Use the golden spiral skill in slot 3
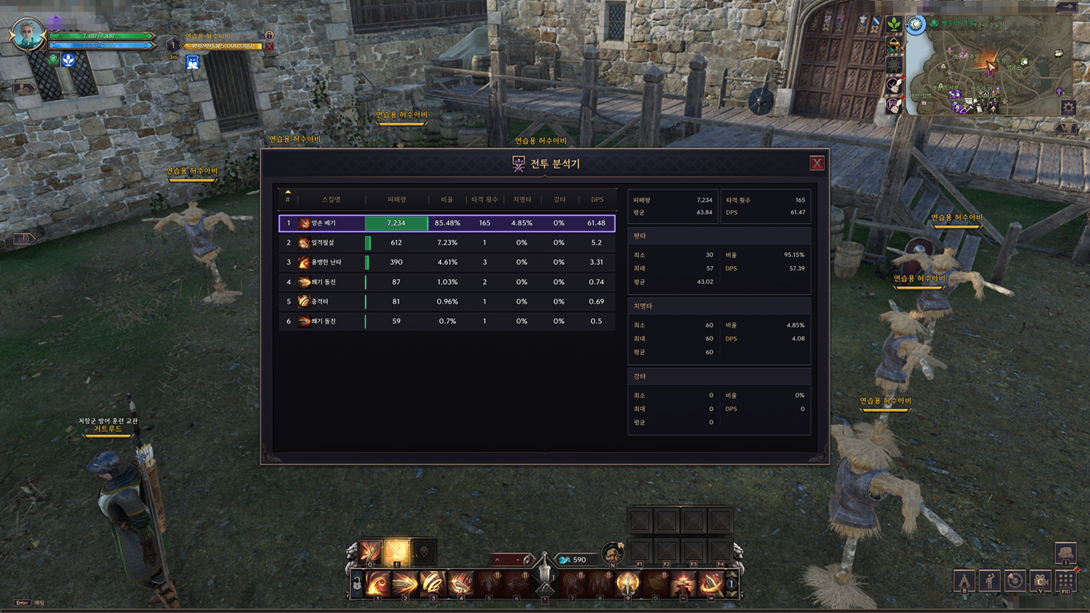This screenshot has width=1090, height=613. [x=433, y=583]
